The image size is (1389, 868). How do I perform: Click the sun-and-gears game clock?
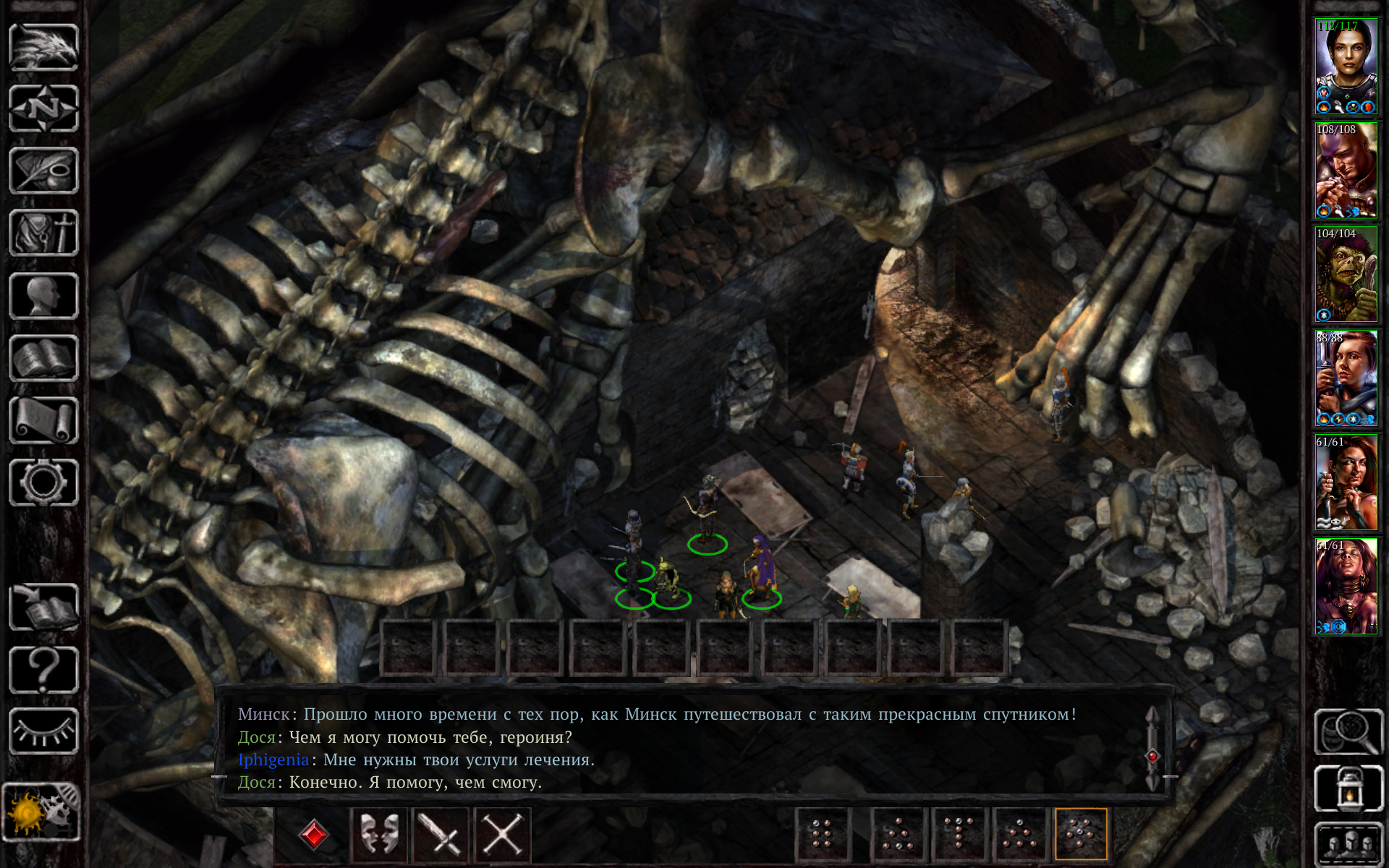tap(41, 813)
